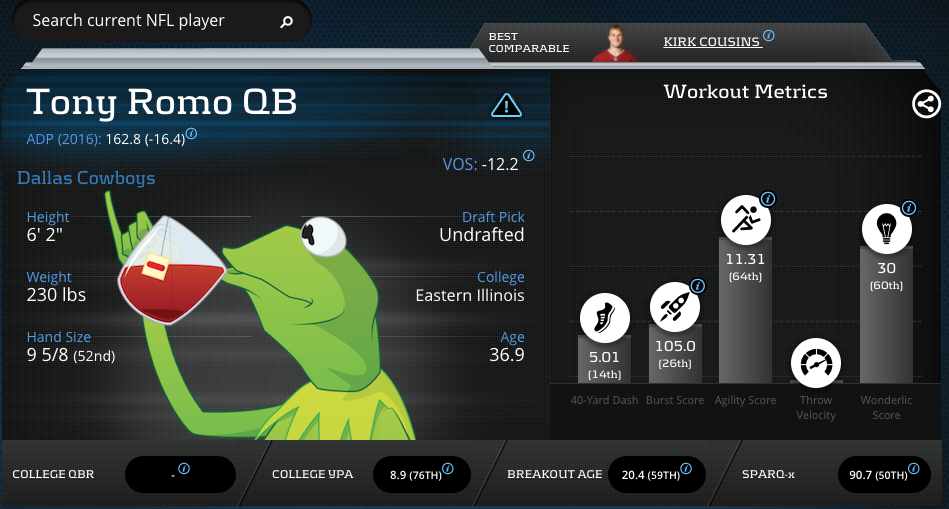Open the Dallas Cowboys team link
The width and height of the screenshot is (949, 509).
(x=86, y=178)
